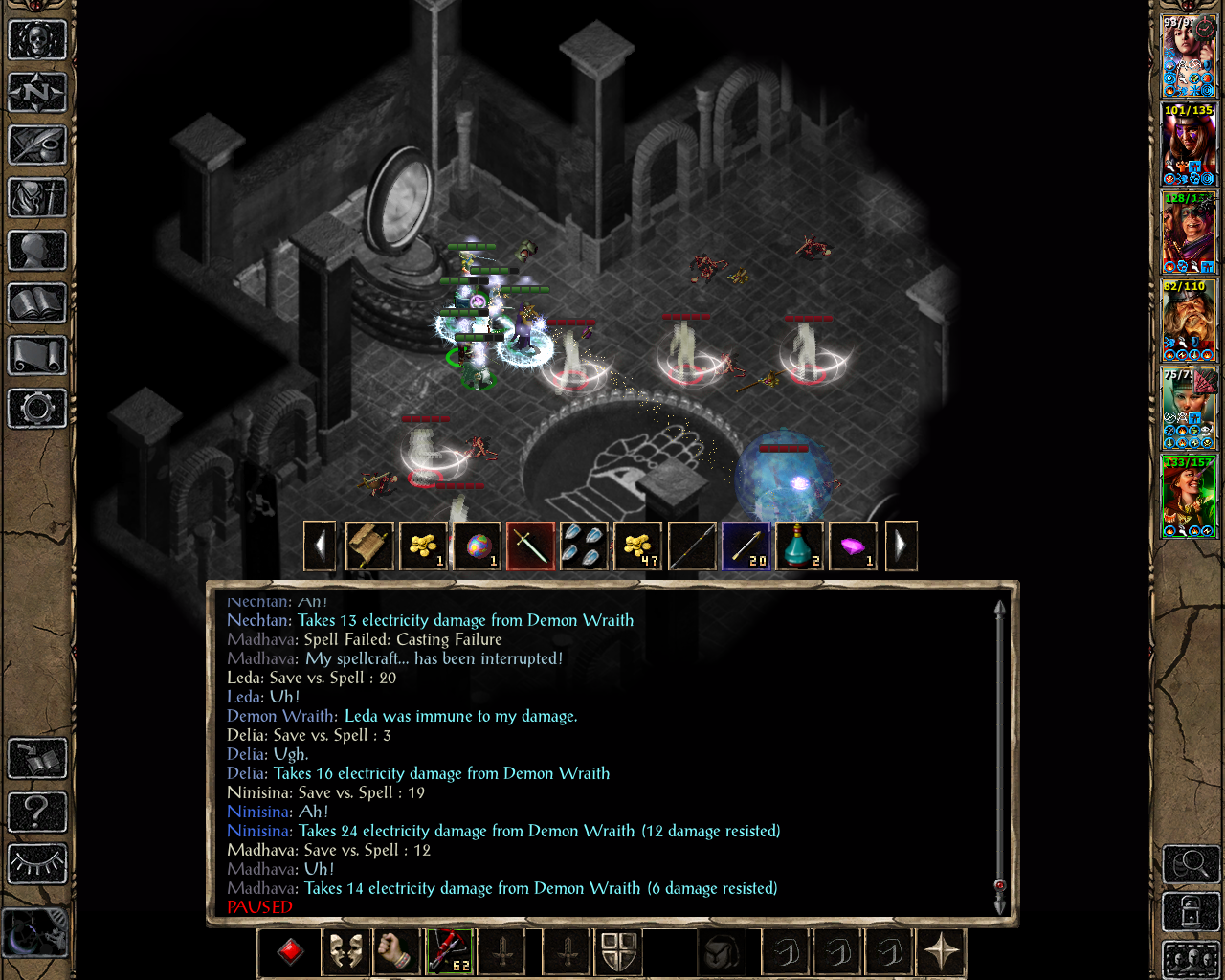Open the inventory screen button
1225x980 pixels.
tap(37, 198)
